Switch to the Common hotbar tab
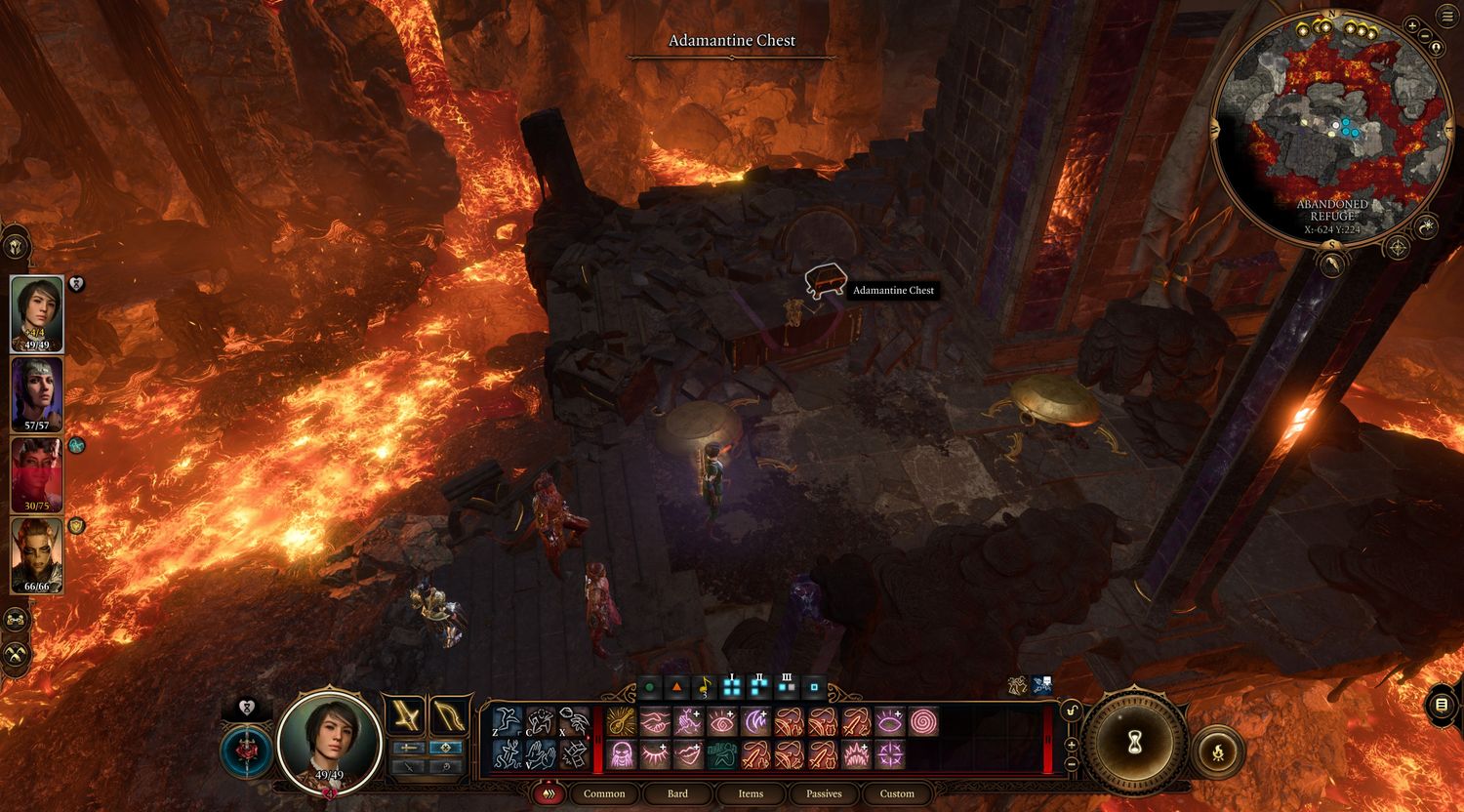The height and width of the screenshot is (812, 1464). tap(604, 793)
